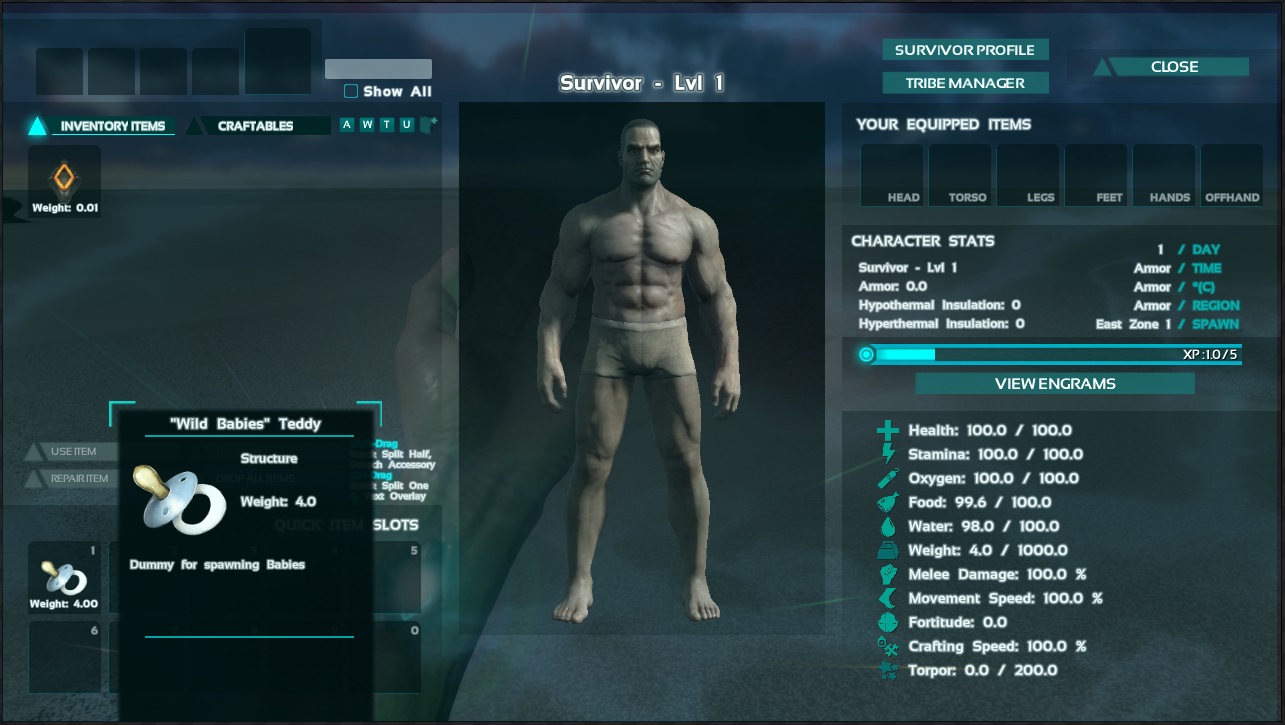Sort inventory with the W button
The image size is (1285, 725).
367,125
